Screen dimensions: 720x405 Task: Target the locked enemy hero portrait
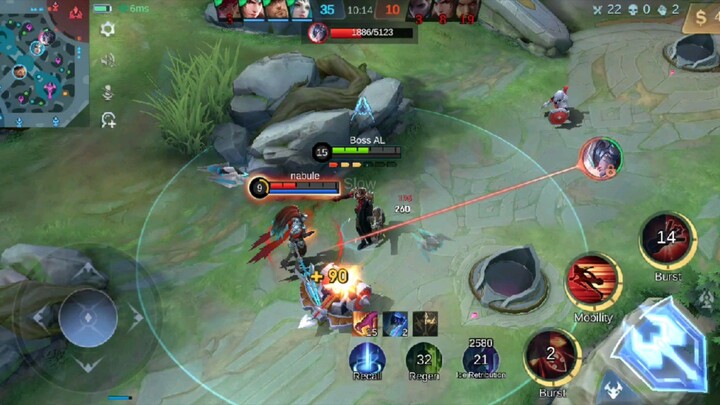point(602,158)
